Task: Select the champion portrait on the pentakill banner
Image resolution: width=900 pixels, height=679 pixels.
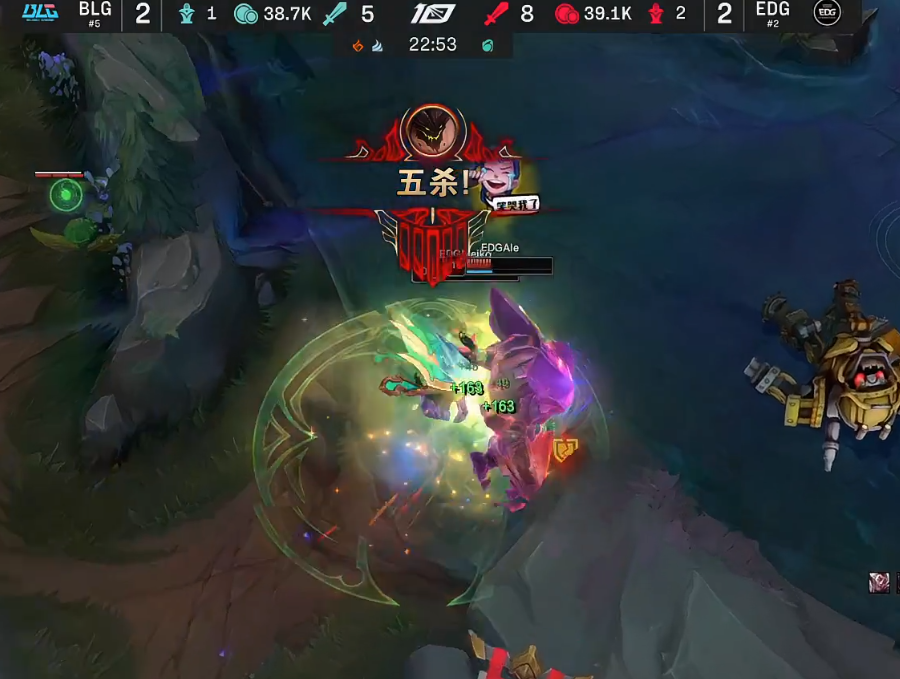Action: click(434, 131)
